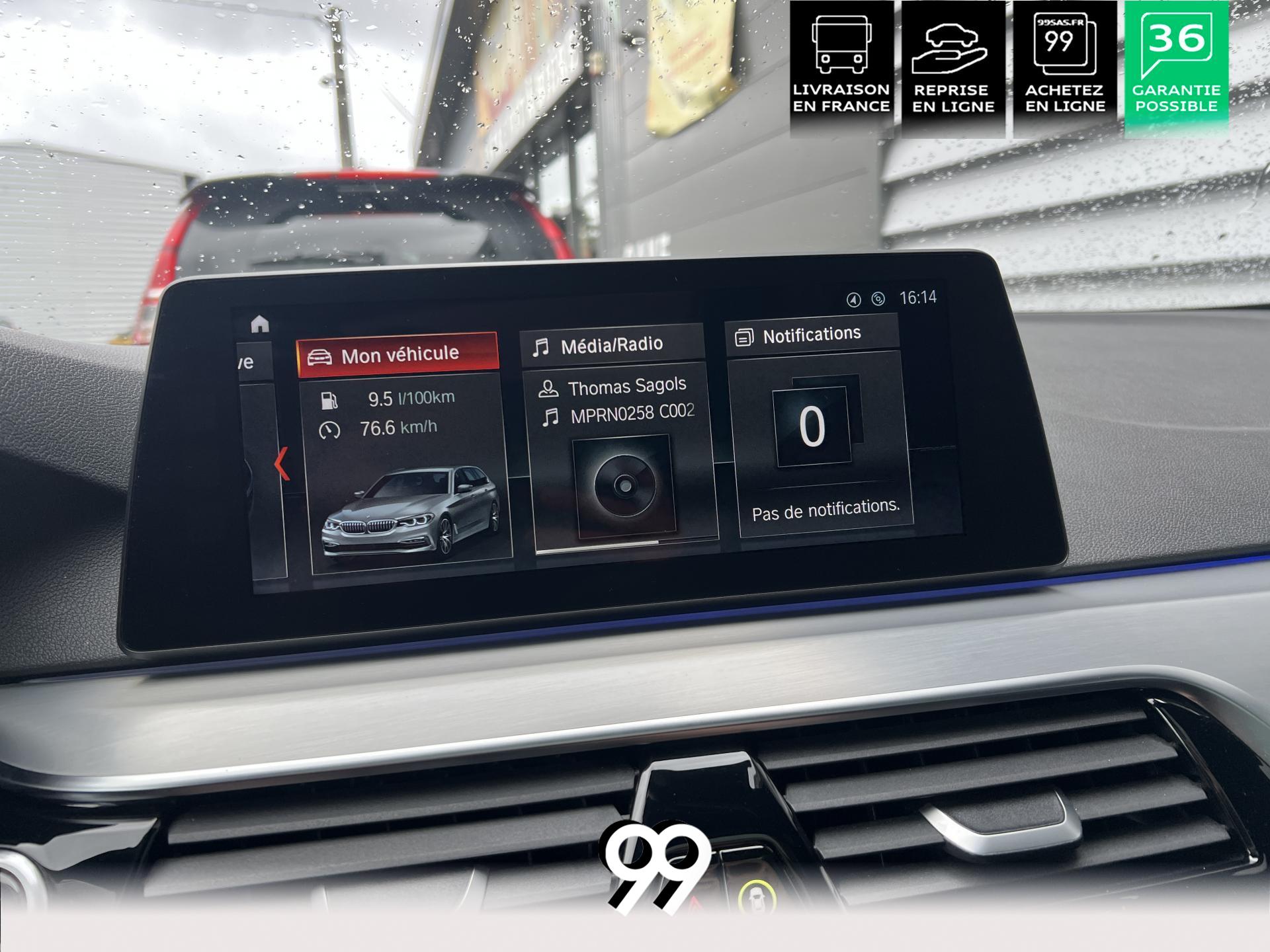Image resolution: width=1270 pixels, height=952 pixels.
Task: Click the green 36 Garantie Possible badge
Action: tap(1176, 67)
